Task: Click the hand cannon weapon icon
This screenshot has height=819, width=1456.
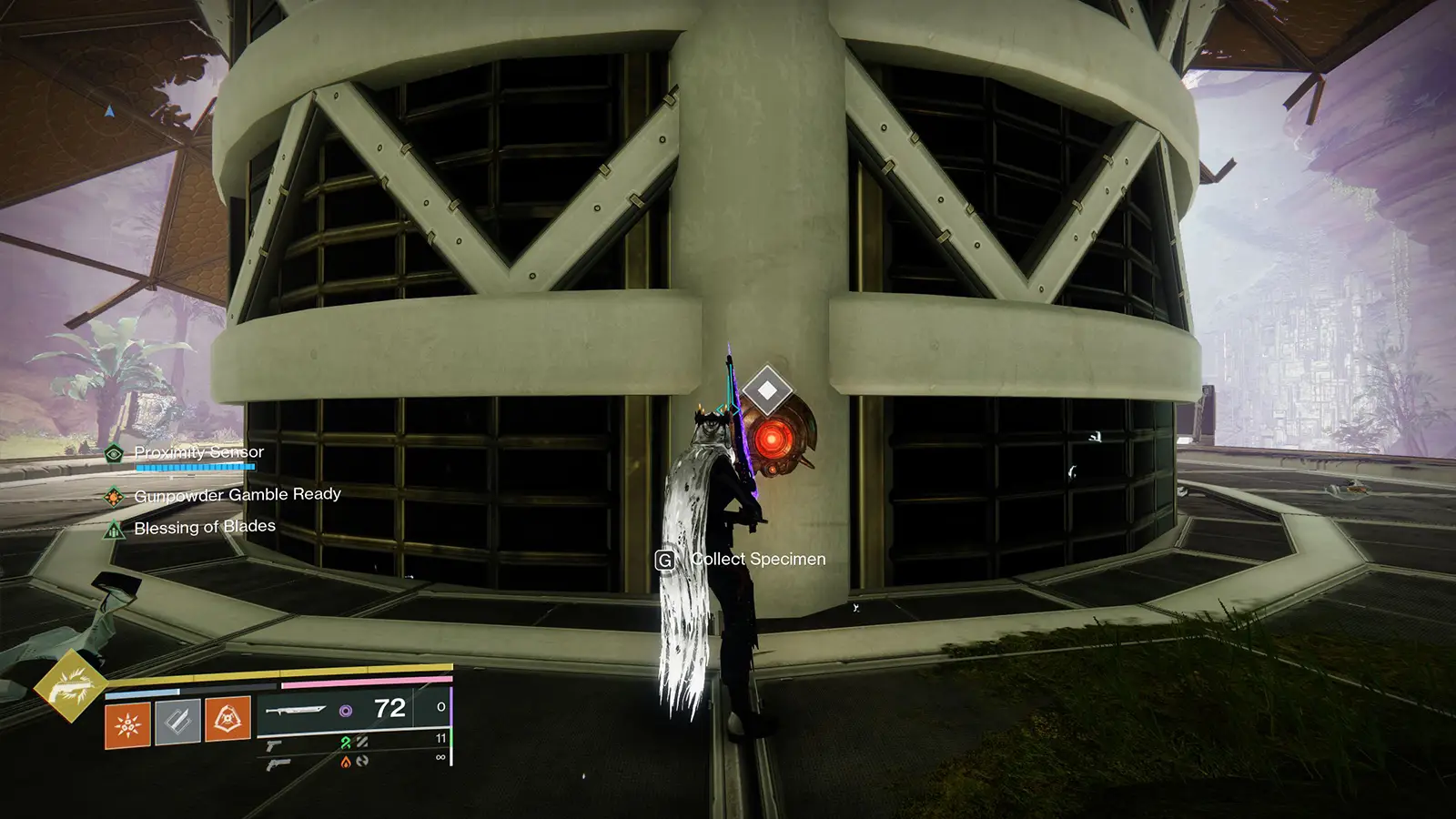Action: pos(278,765)
